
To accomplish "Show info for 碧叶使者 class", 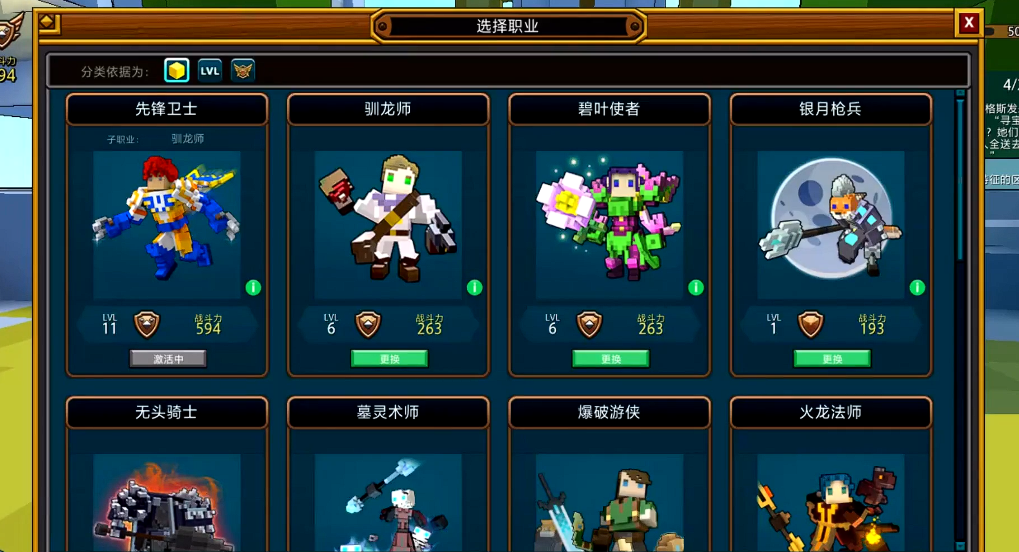I will pyautogui.click(x=696, y=288).
